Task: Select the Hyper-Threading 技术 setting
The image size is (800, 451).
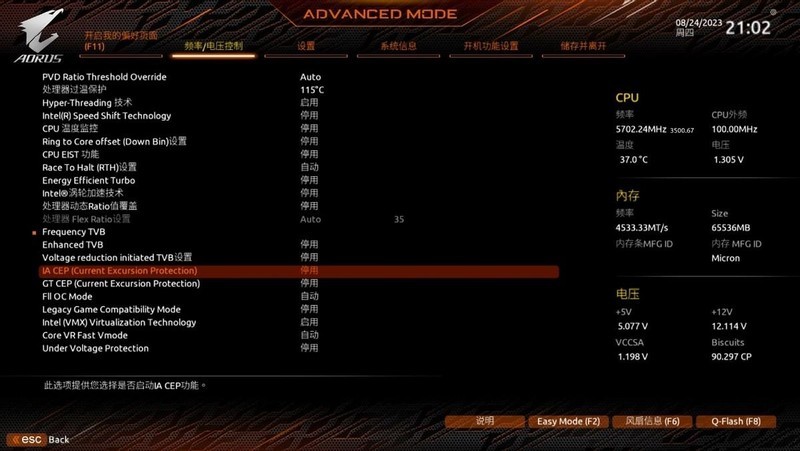Action: coord(87,103)
